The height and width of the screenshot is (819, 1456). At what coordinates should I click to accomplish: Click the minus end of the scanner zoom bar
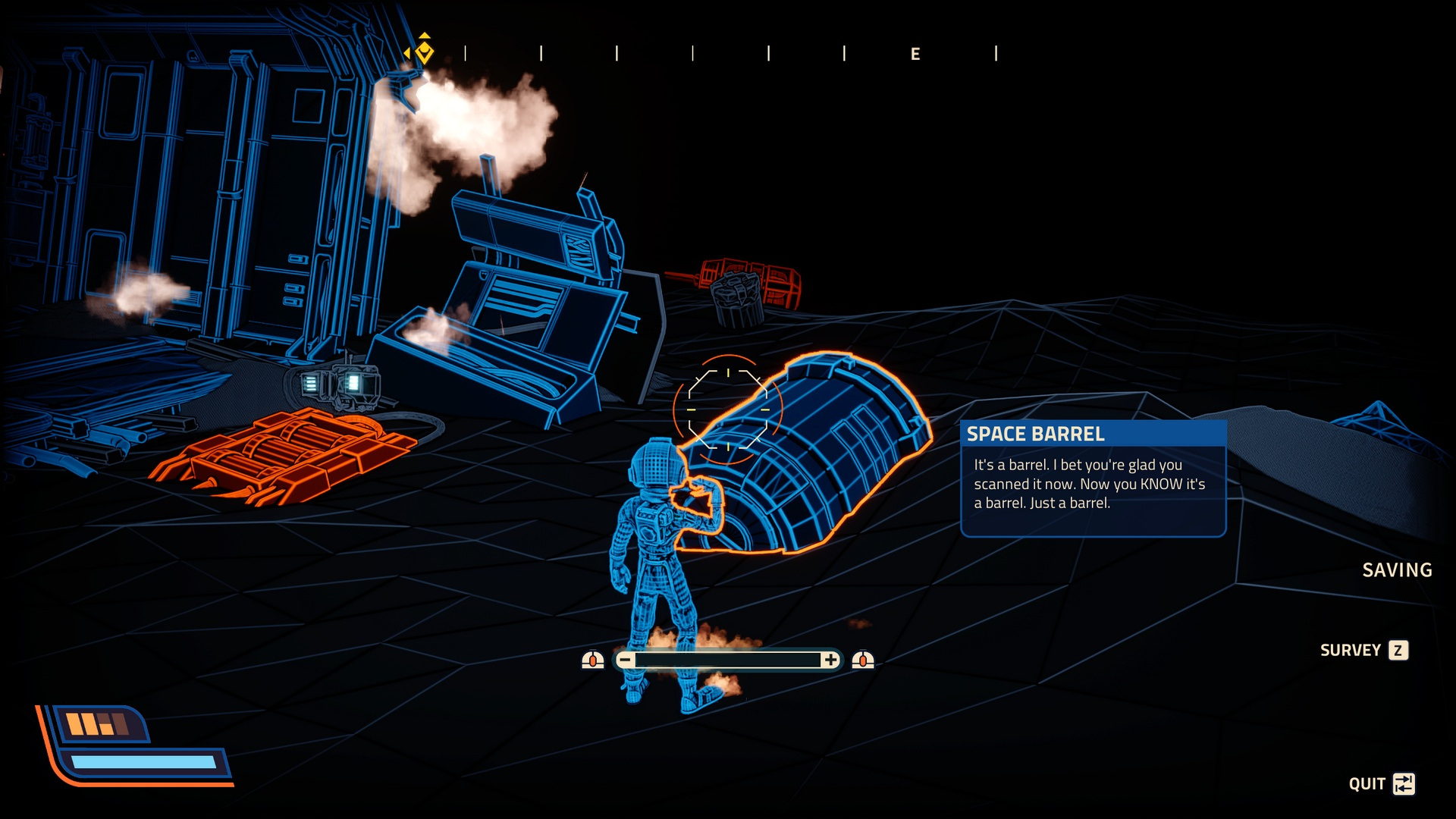point(625,661)
